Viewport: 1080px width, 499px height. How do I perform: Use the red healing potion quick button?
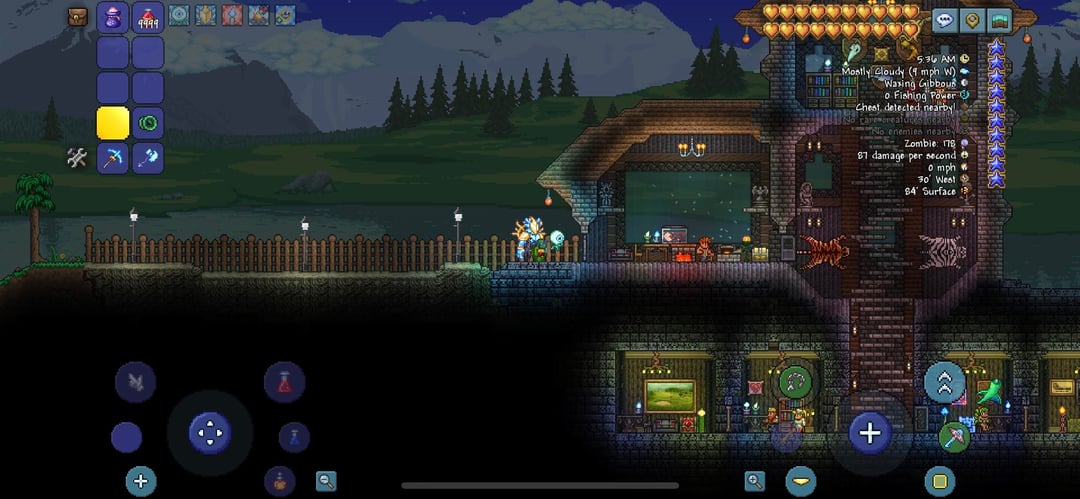pyautogui.click(x=284, y=382)
